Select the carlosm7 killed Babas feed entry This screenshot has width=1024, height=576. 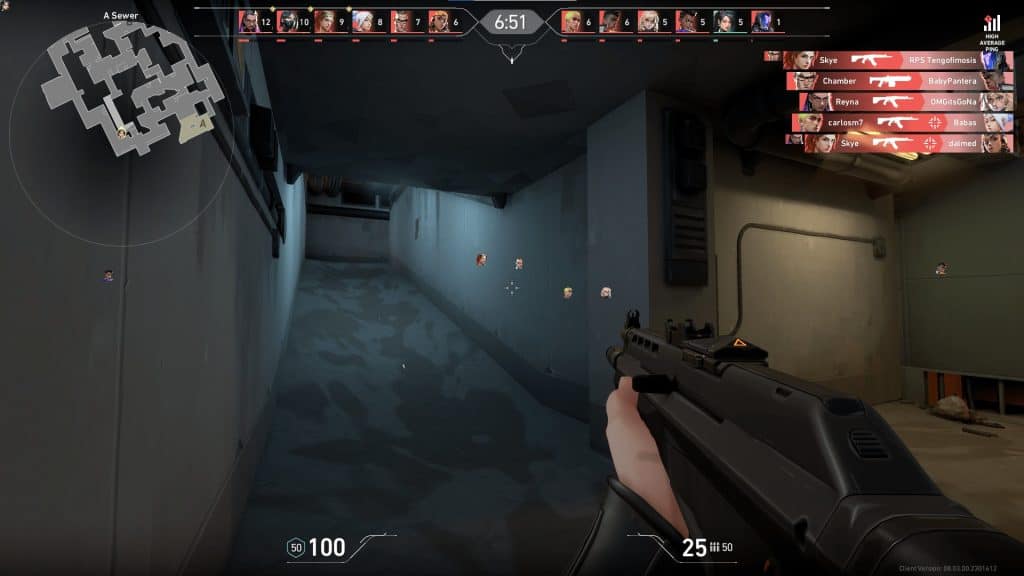point(902,123)
